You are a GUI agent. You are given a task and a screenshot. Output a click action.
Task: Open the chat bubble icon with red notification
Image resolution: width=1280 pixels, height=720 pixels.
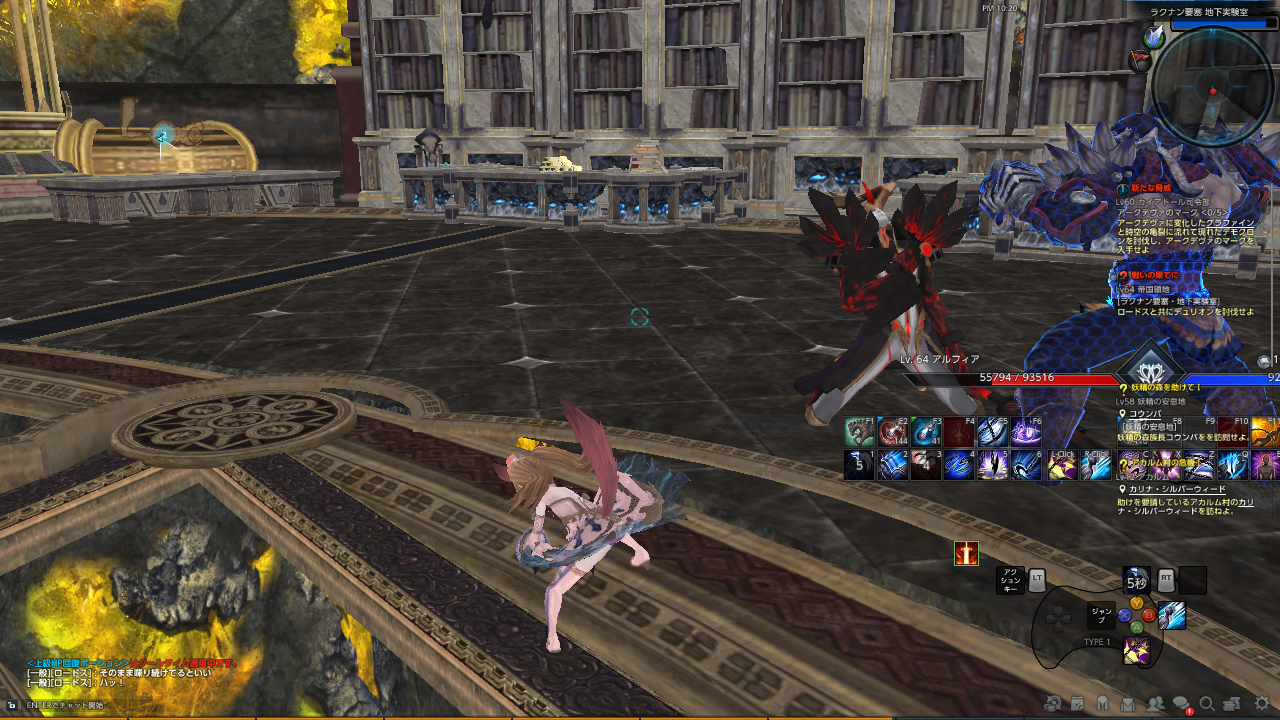tap(1181, 703)
